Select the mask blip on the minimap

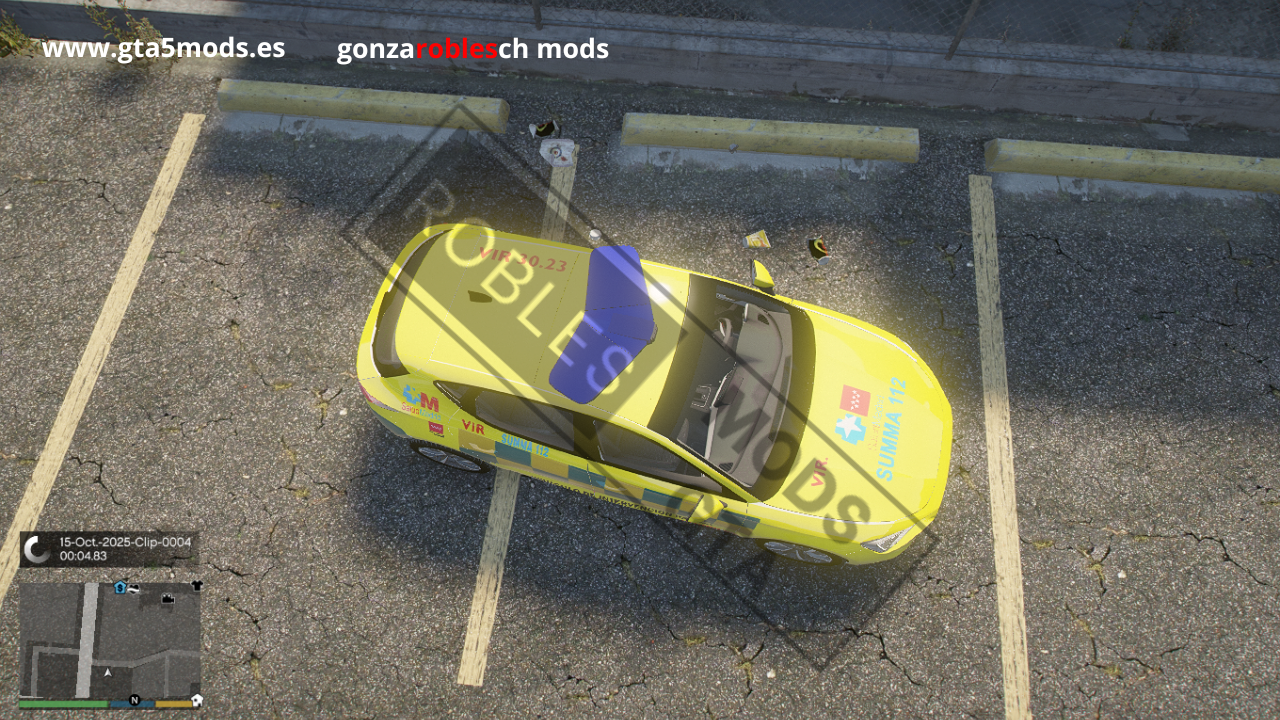134,589
